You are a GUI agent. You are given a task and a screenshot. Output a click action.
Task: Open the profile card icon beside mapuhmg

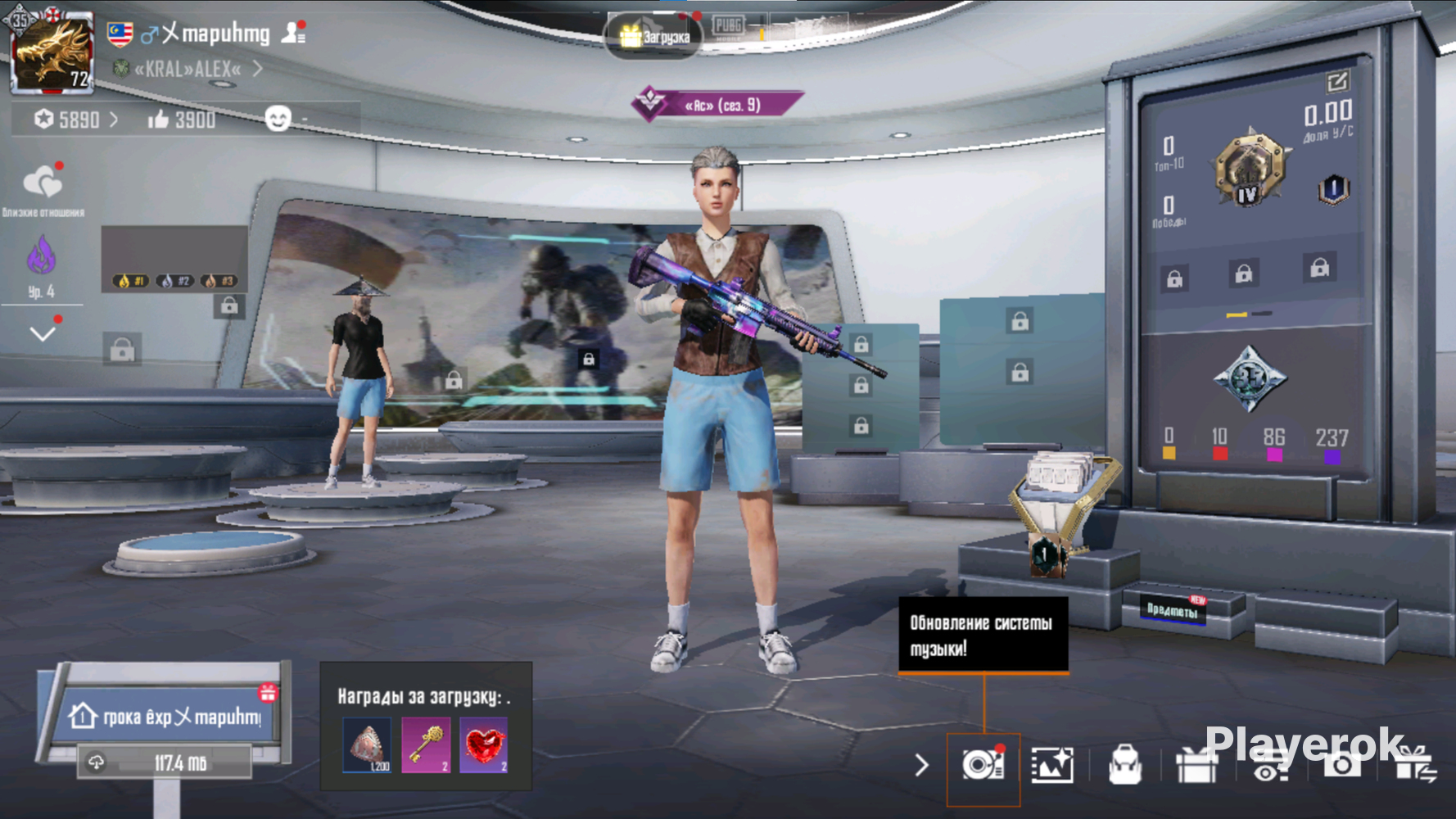coord(293,32)
